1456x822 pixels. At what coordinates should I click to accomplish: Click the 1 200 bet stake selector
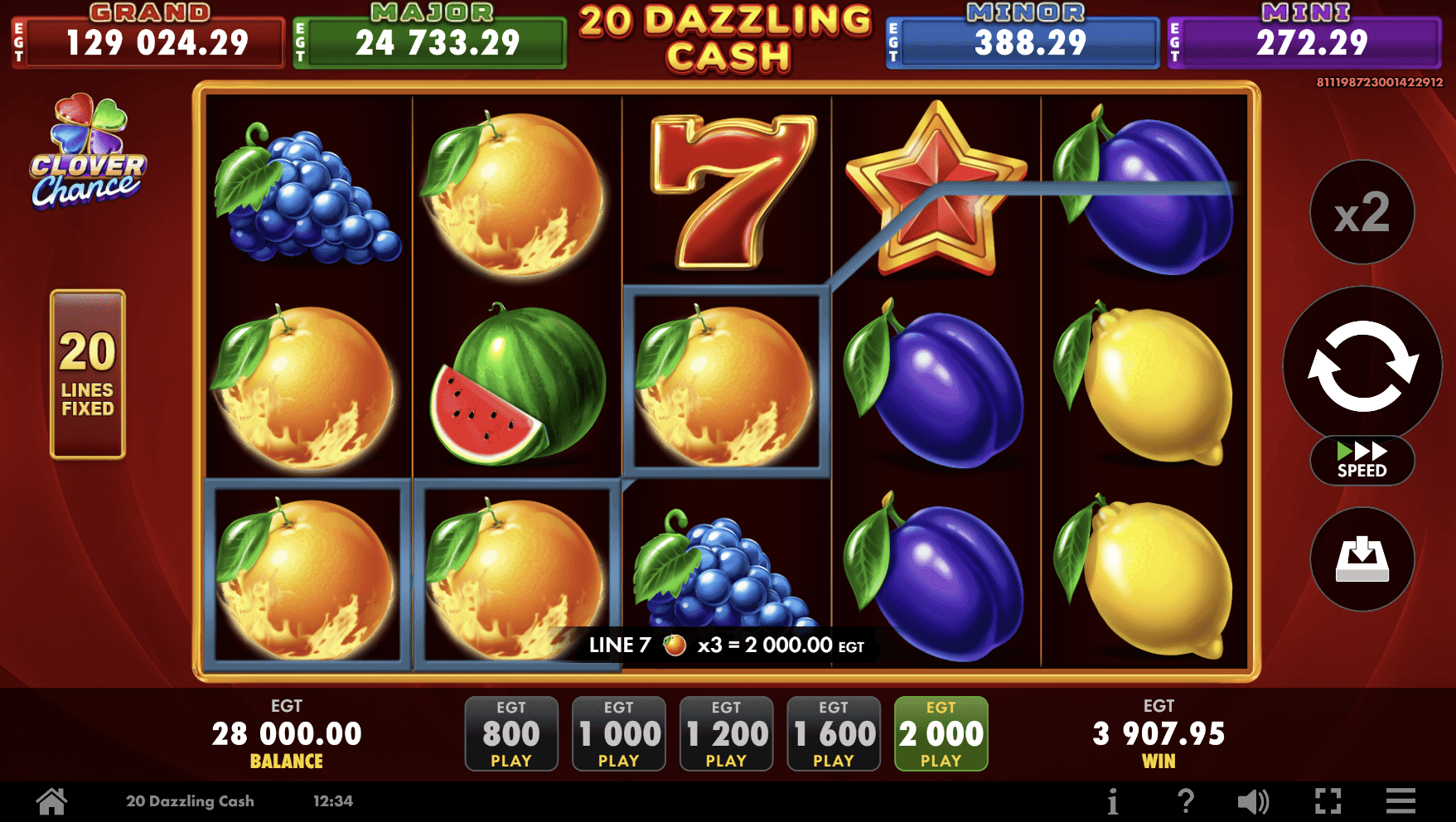tap(725, 733)
